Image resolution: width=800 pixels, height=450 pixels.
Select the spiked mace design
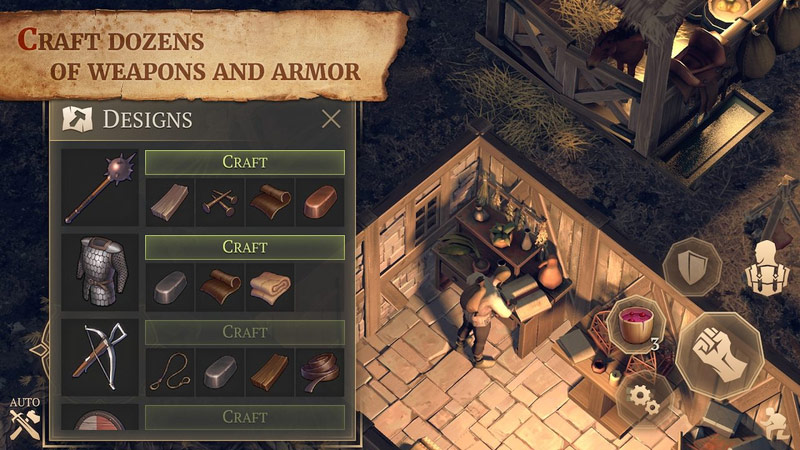[x=100, y=188]
